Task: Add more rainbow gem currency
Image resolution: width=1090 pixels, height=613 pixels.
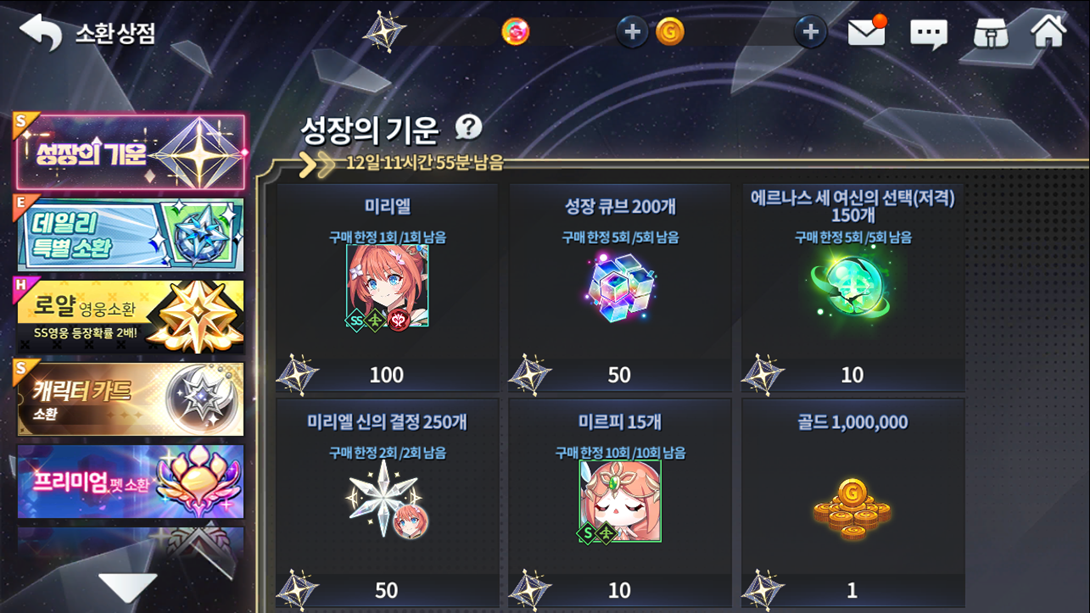Action: pyautogui.click(x=632, y=32)
